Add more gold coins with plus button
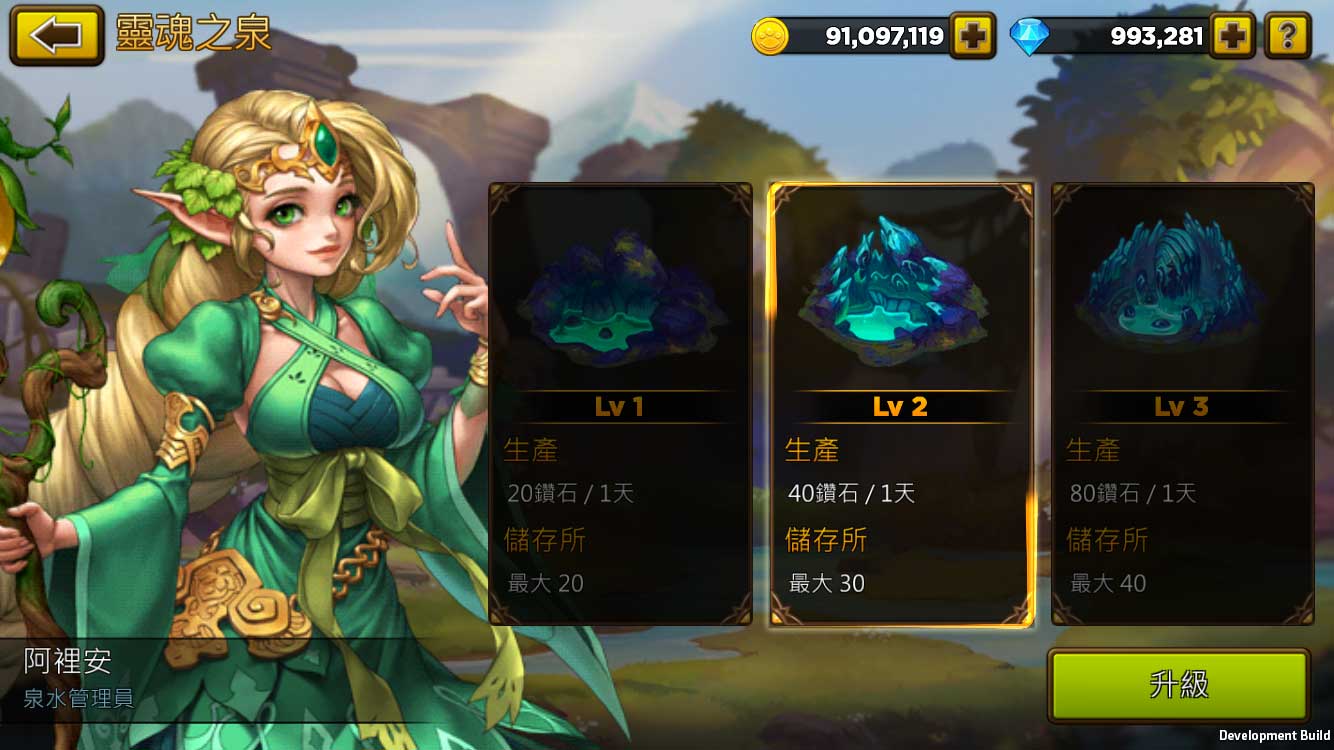This screenshot has width=1334, height=750. coord(971,37)
